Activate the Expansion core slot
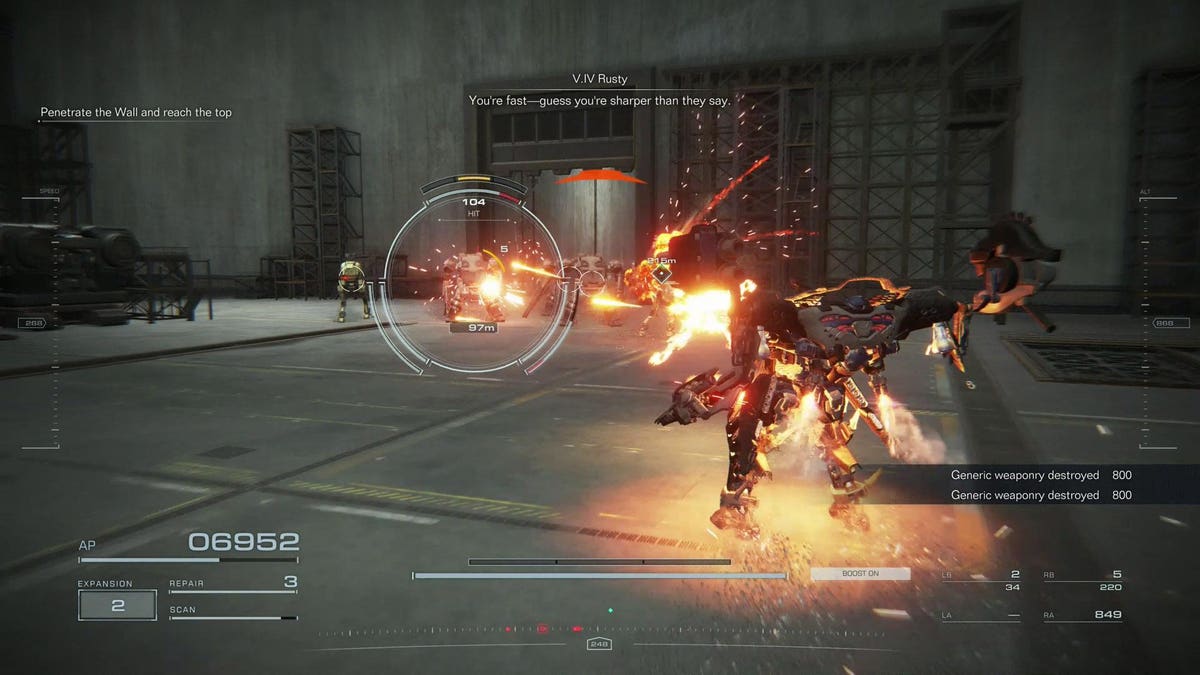The width and height of the screenshot is (1200, 675). click(x=118, y=604)
